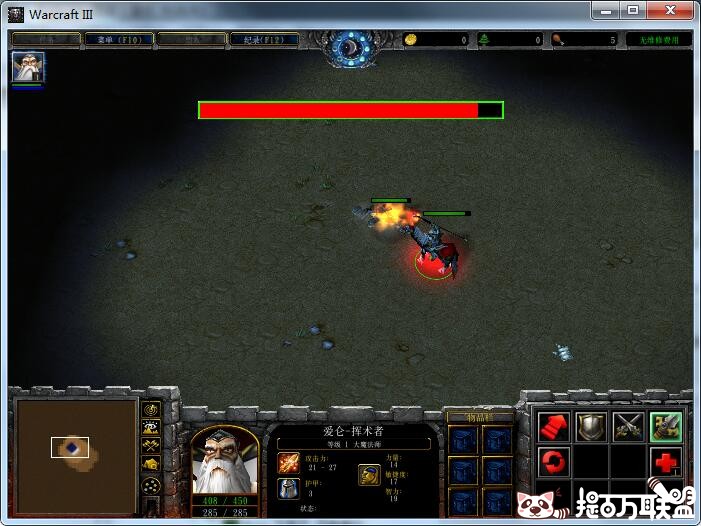Click the armor helmet icon

(288, 489)
